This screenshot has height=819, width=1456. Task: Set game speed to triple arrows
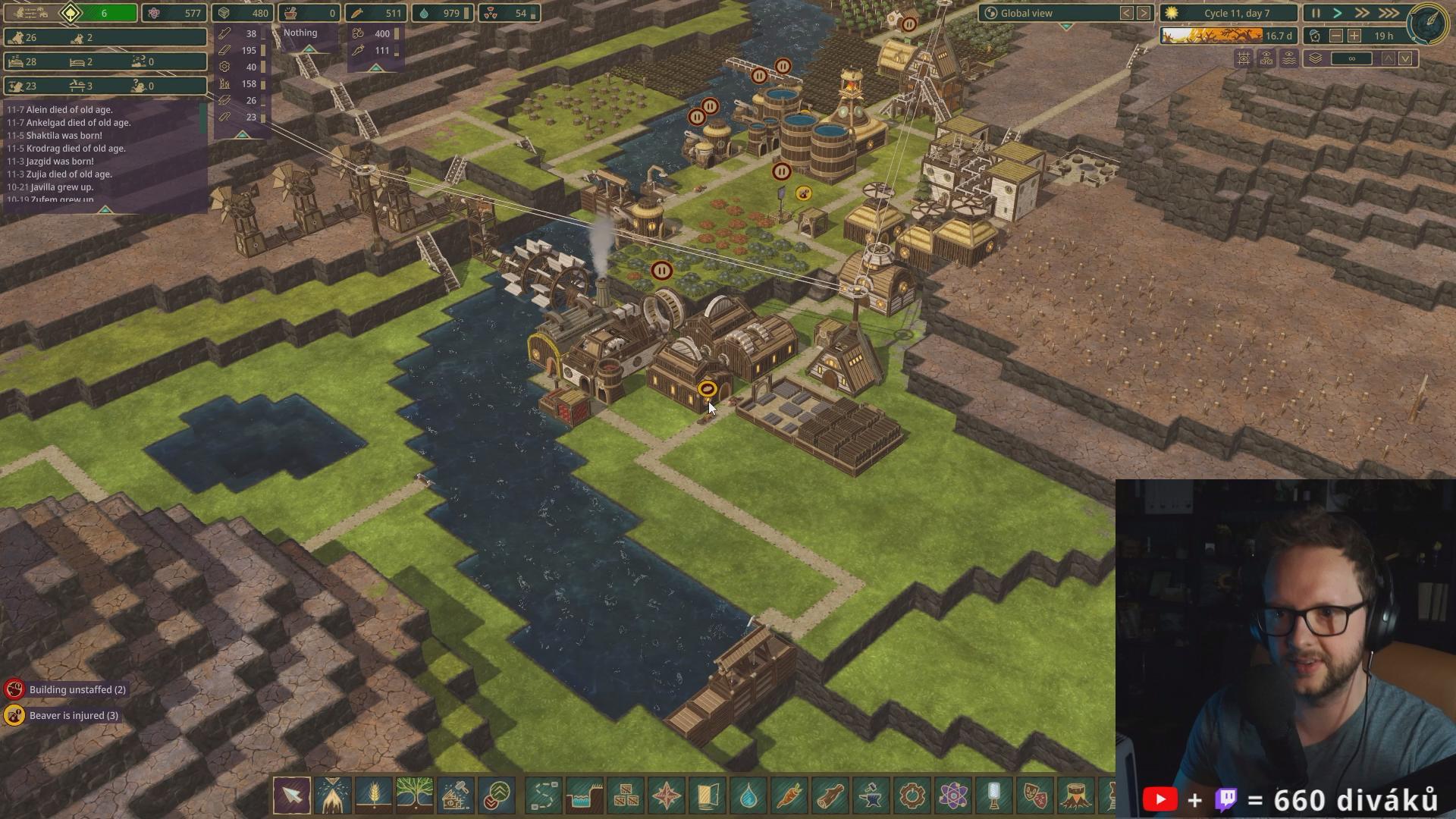1389,13
